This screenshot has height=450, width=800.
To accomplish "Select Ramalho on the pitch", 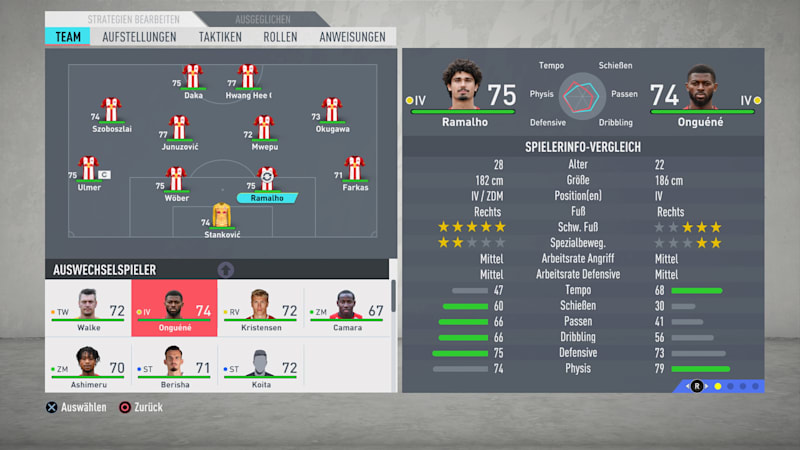I will pyautogui.click(x=267, y=180).
